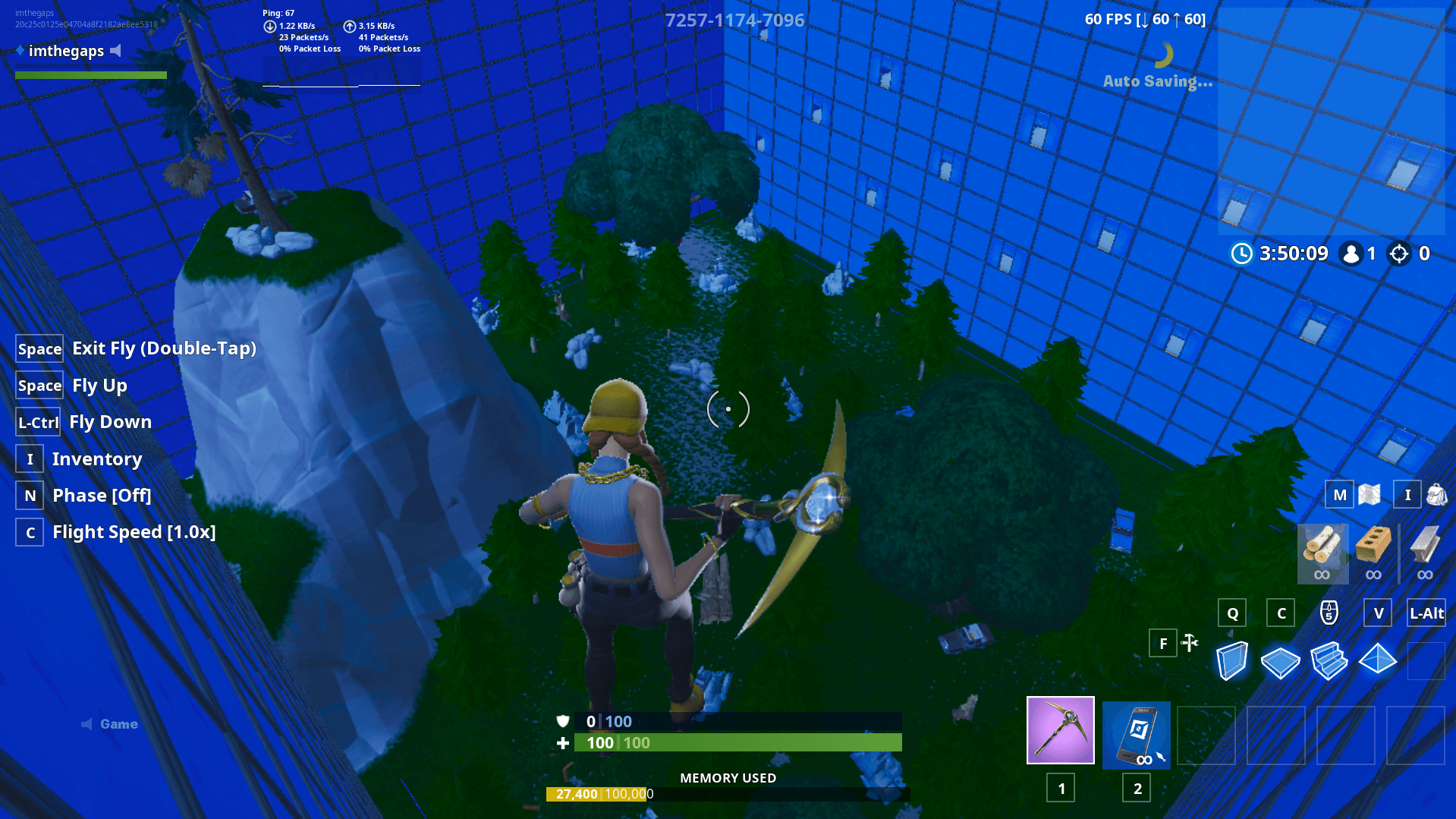1456x819 pixels.
Task: Click the trap slot icon beside F
Action: [1189, 643]
